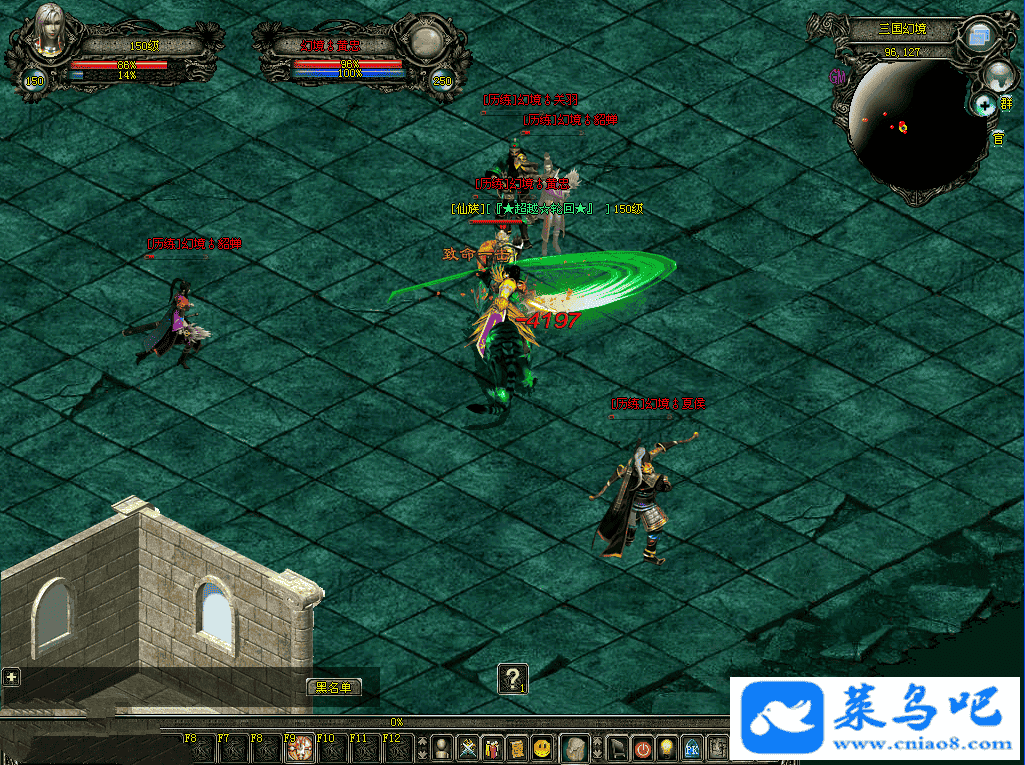Activate the F9 skill slot
The width and height of the screenshot is (1025, 765).
(x=298, y=747)
